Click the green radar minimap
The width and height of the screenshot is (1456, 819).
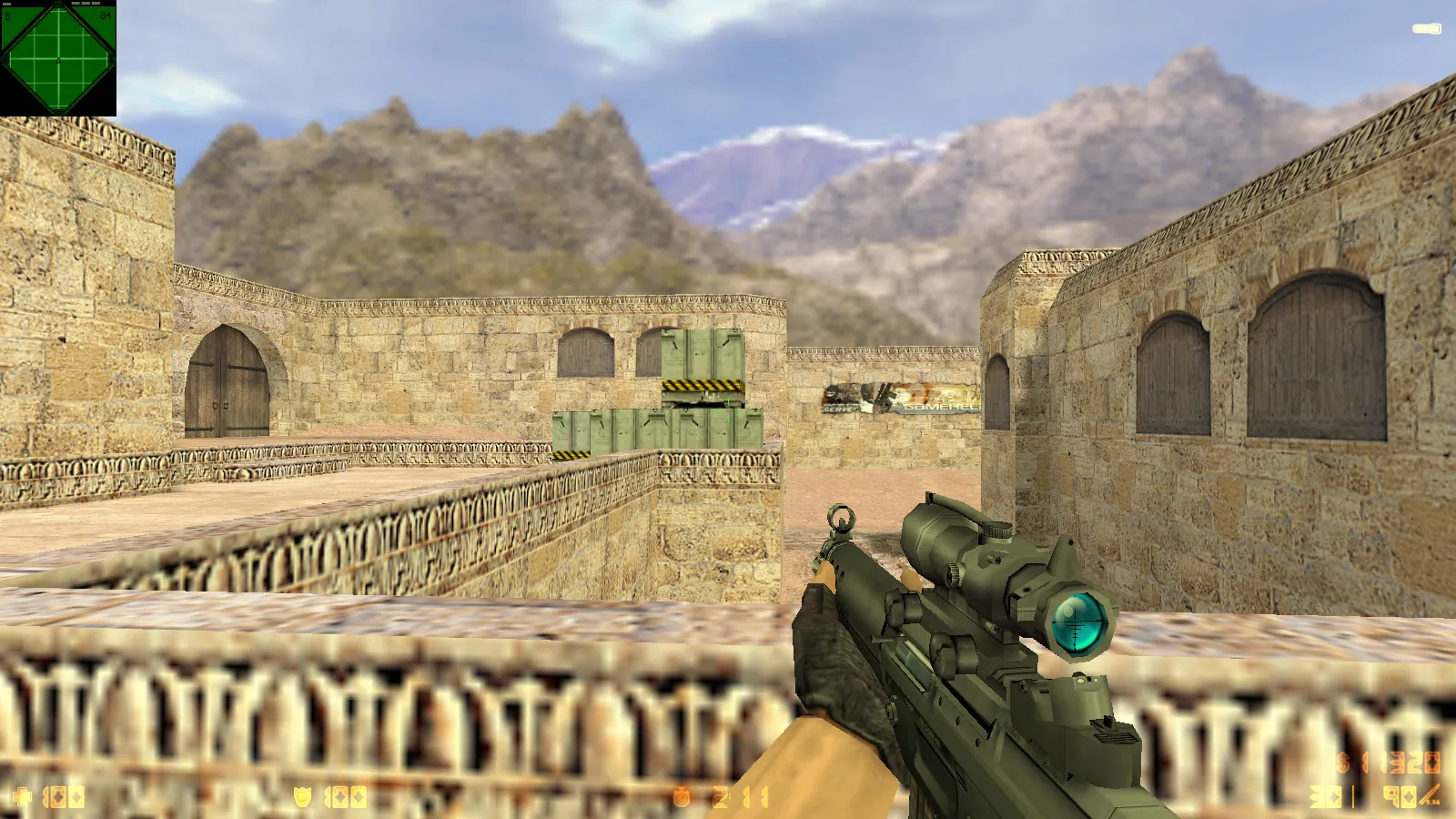58,58
